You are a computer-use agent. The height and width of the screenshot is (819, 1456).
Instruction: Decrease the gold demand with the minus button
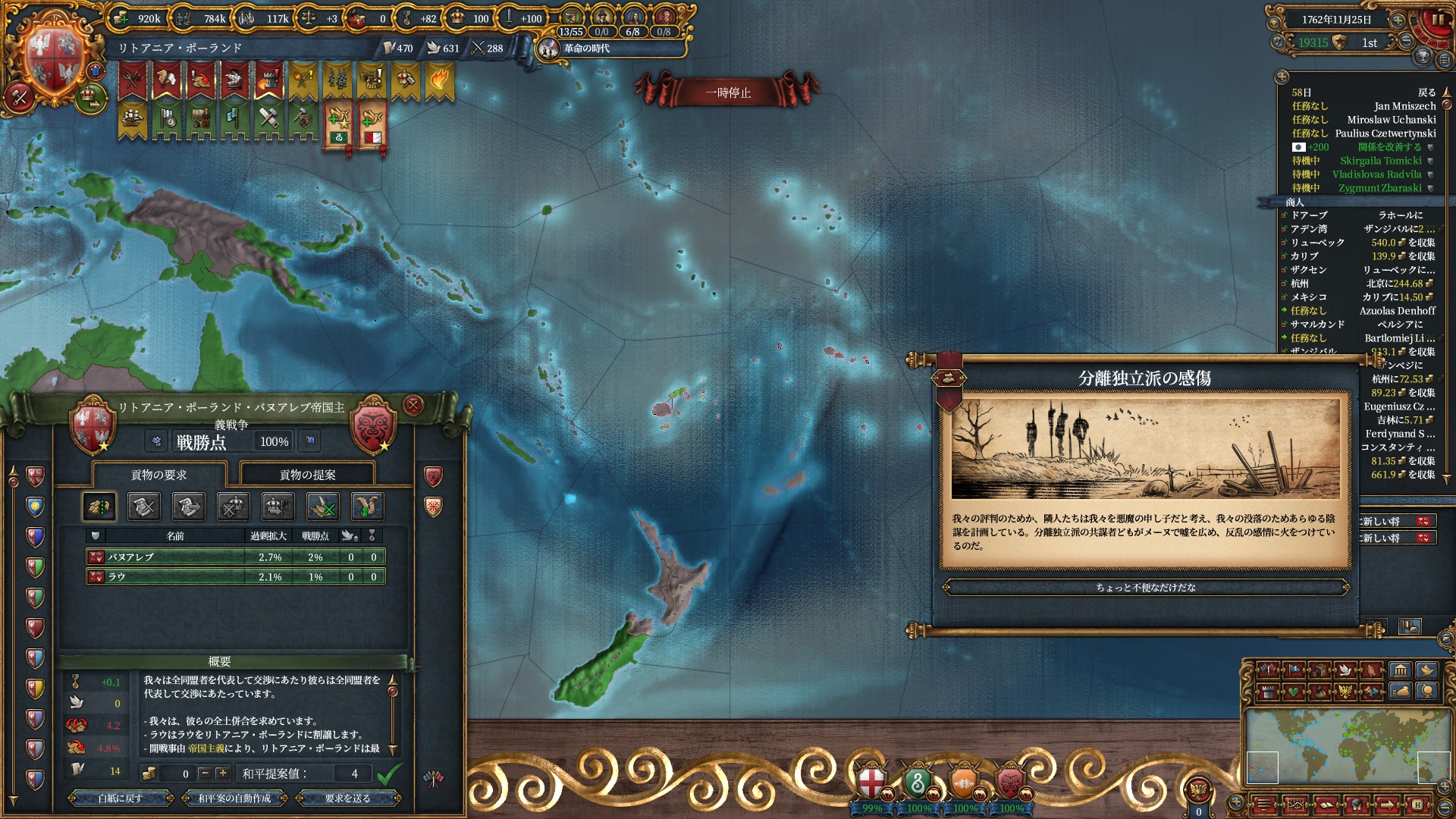tap(205, 773)
